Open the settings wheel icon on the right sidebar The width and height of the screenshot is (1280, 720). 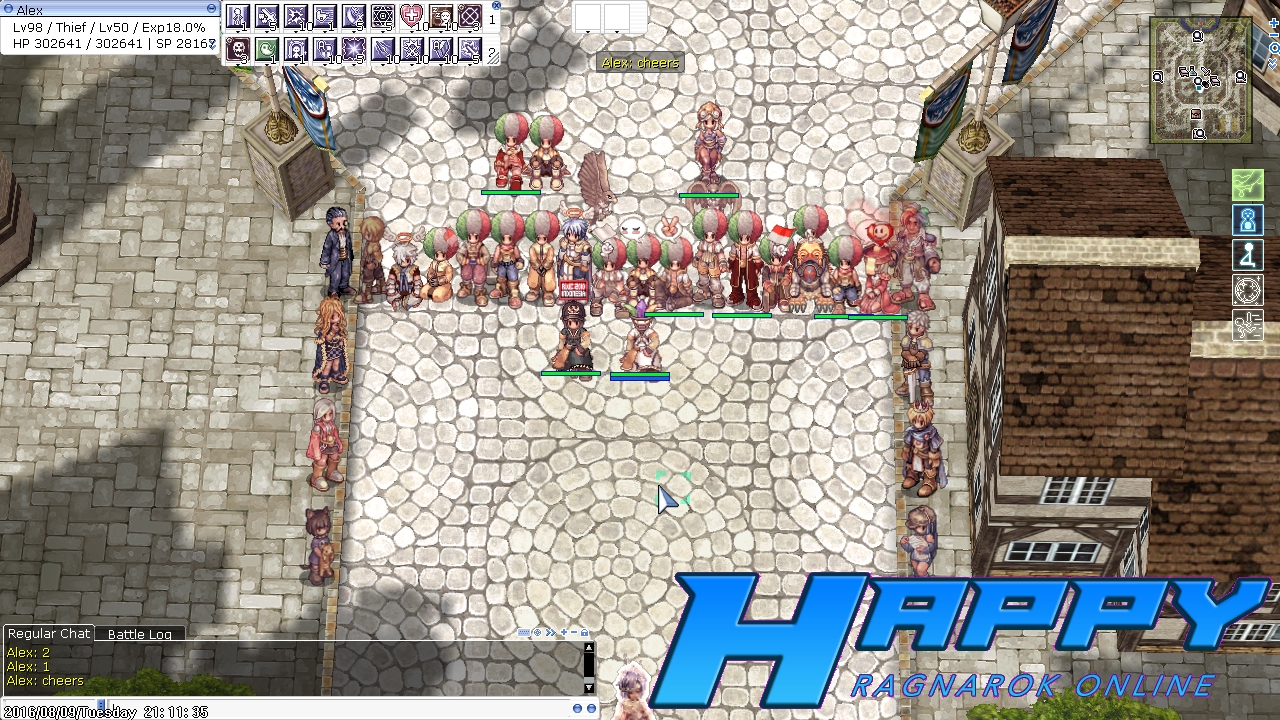[x=1248, y=290]
